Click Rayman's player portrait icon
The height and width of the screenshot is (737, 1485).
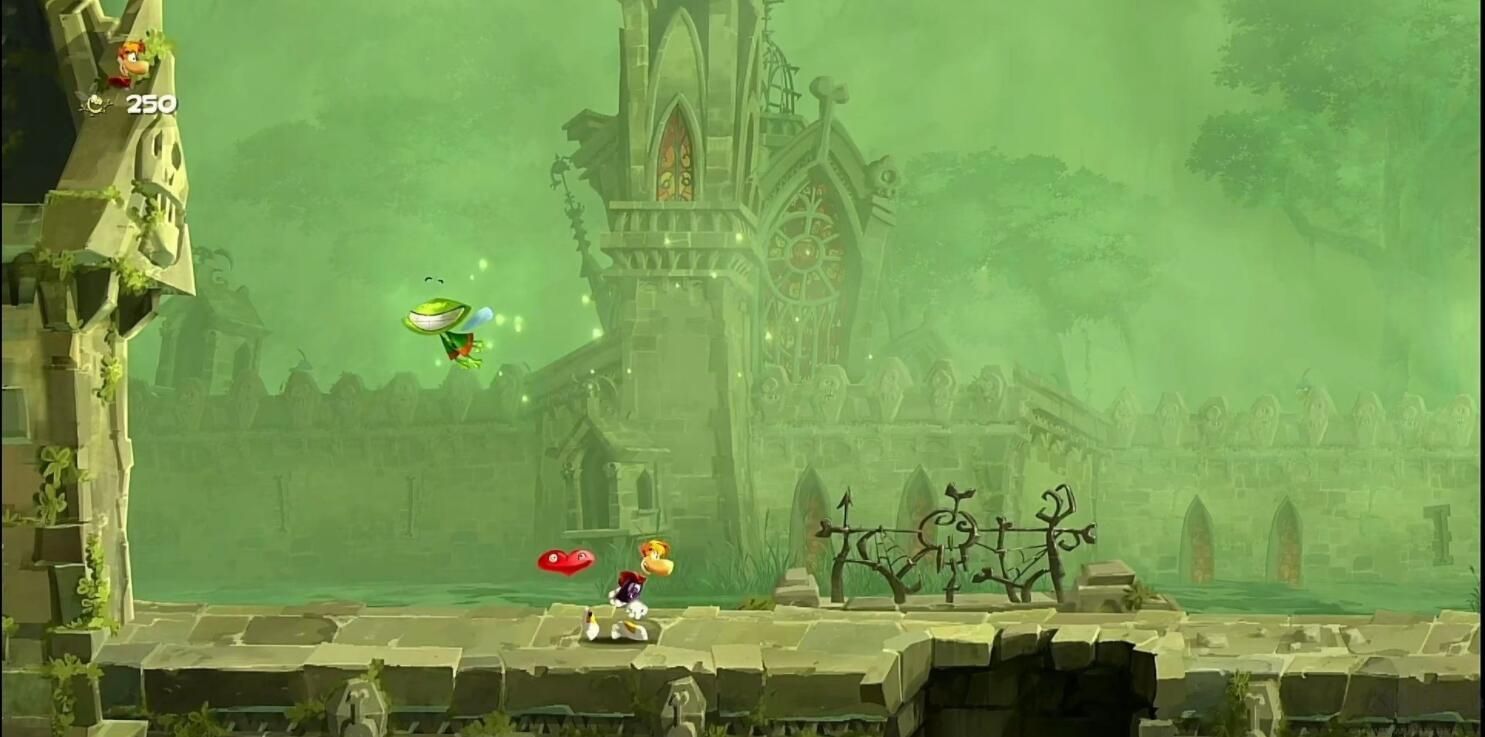point(133,63)
